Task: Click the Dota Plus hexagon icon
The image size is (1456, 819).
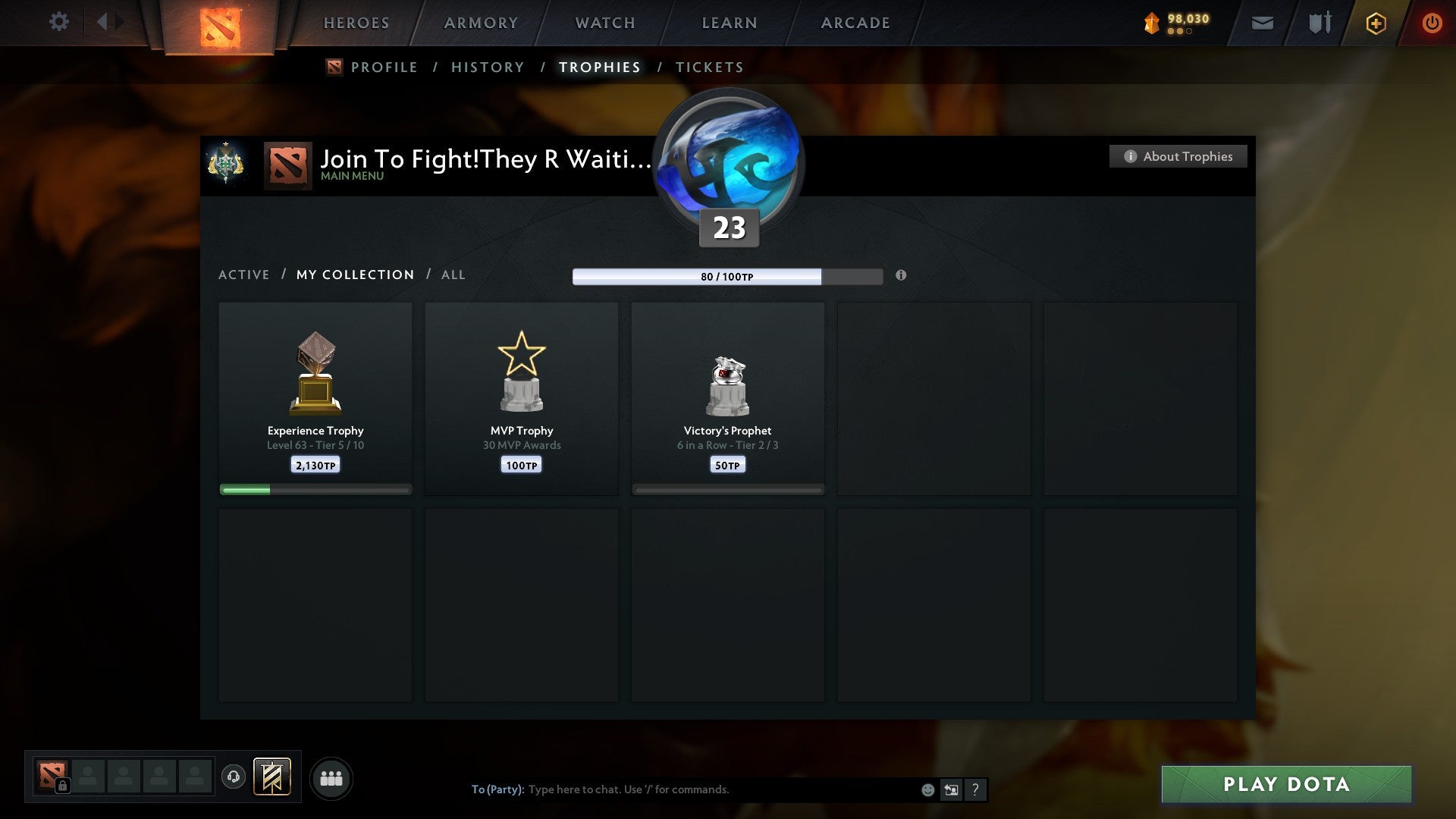Action: tap(1376, 23)
